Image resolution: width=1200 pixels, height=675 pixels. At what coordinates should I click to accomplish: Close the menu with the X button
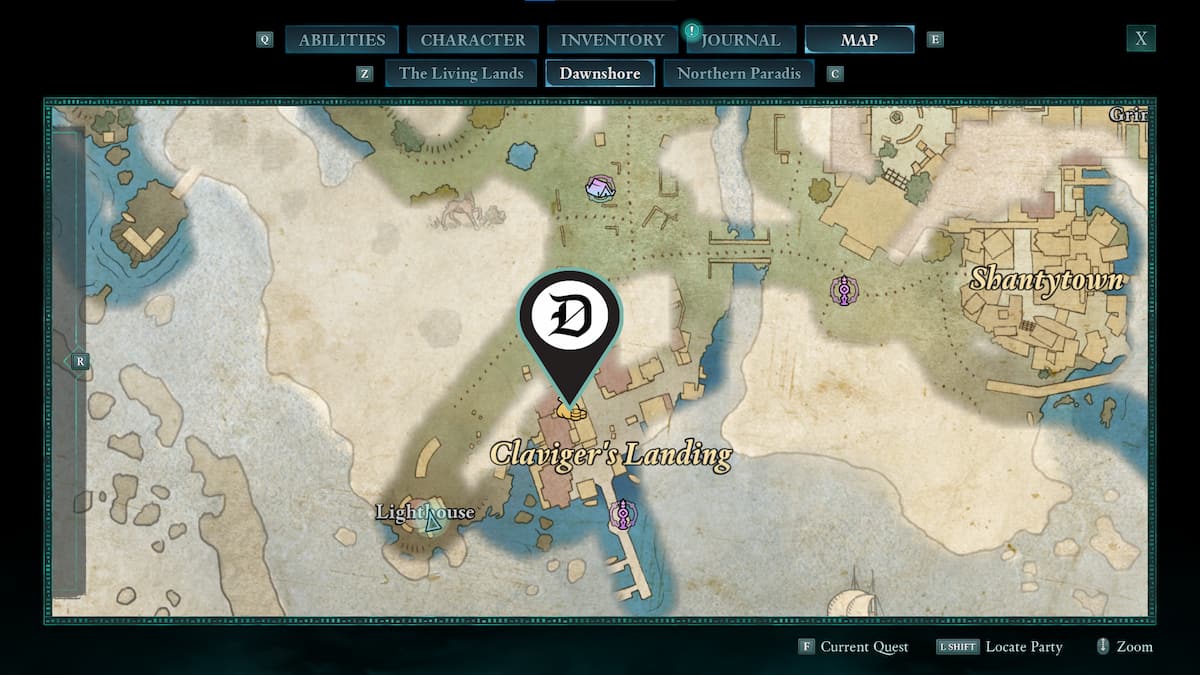tap(1140, 39)
